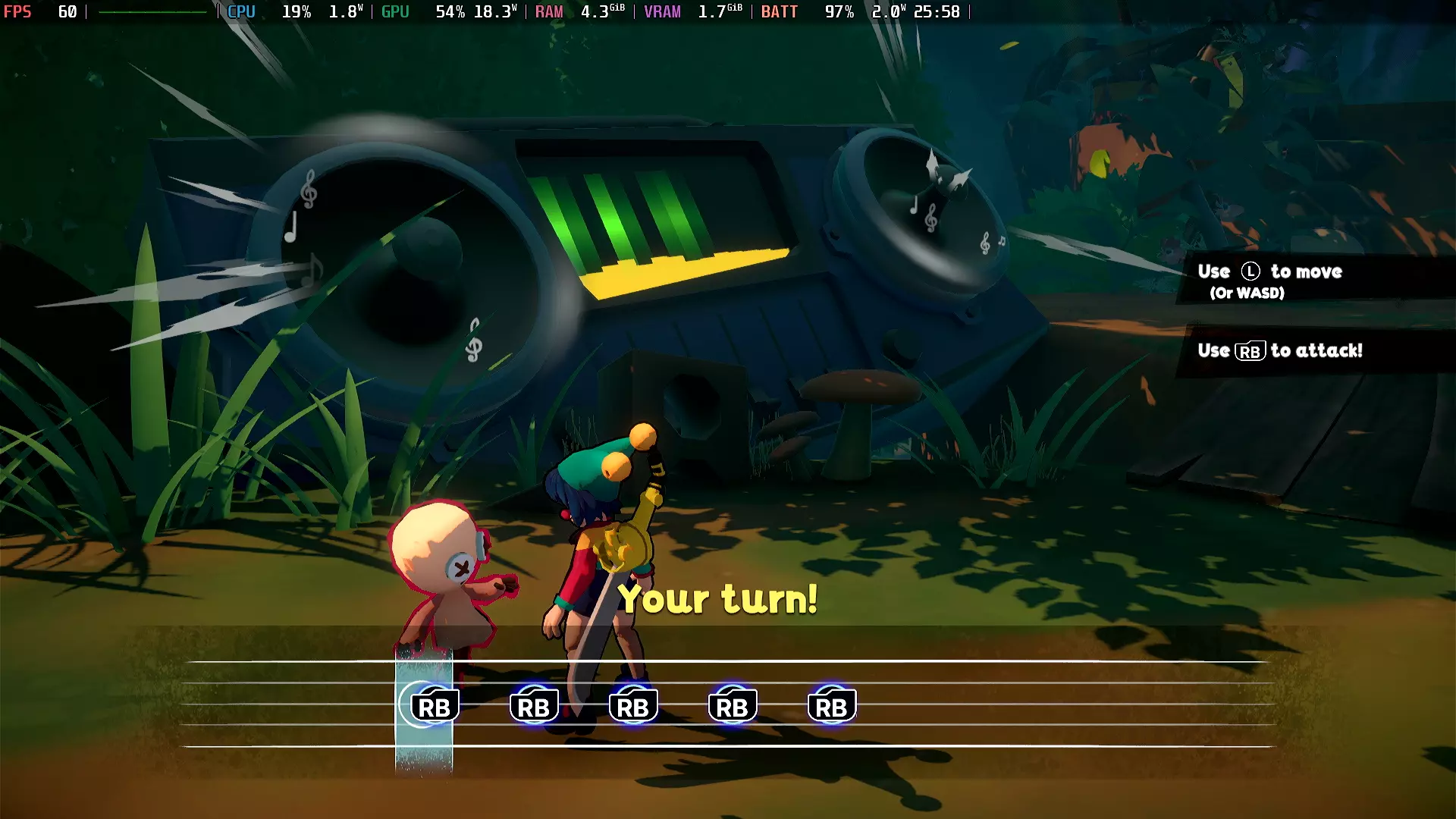Click the FPS counter showing 60
Viewport: 1456px width, 819px height.
(x=45, y=11)
